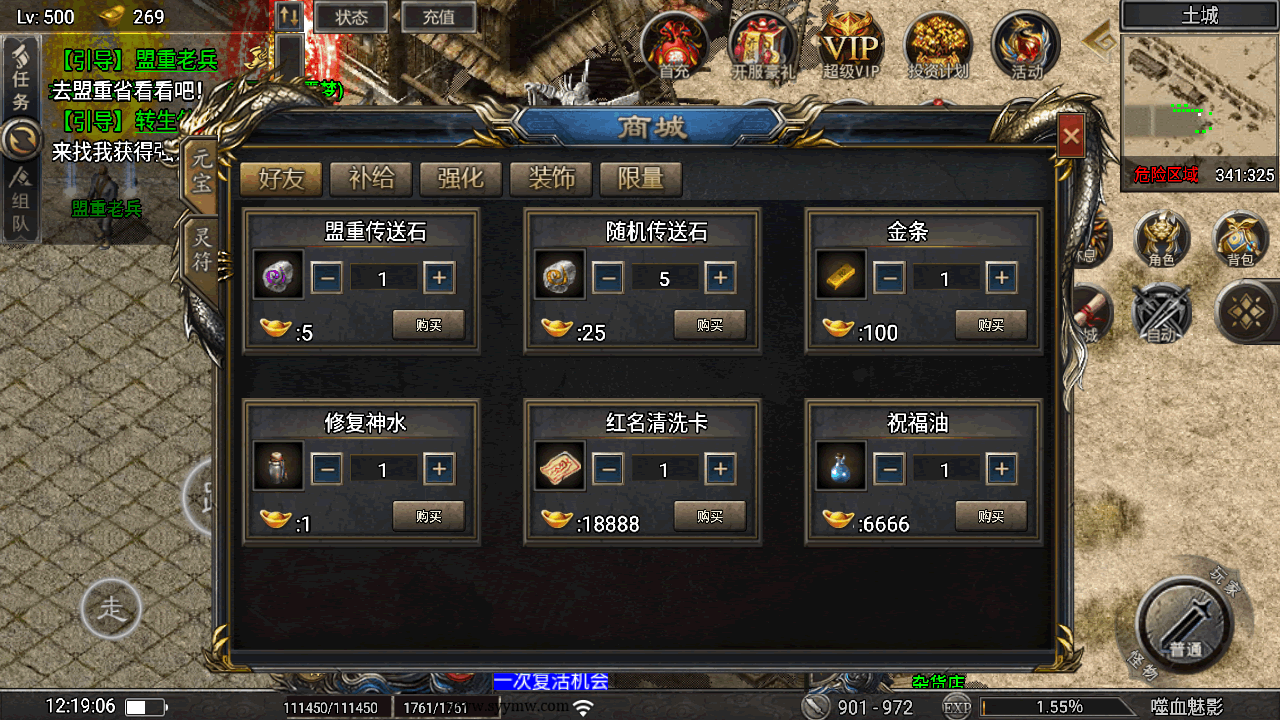Increase 祝福油 quantity by one

[1001, 469]
